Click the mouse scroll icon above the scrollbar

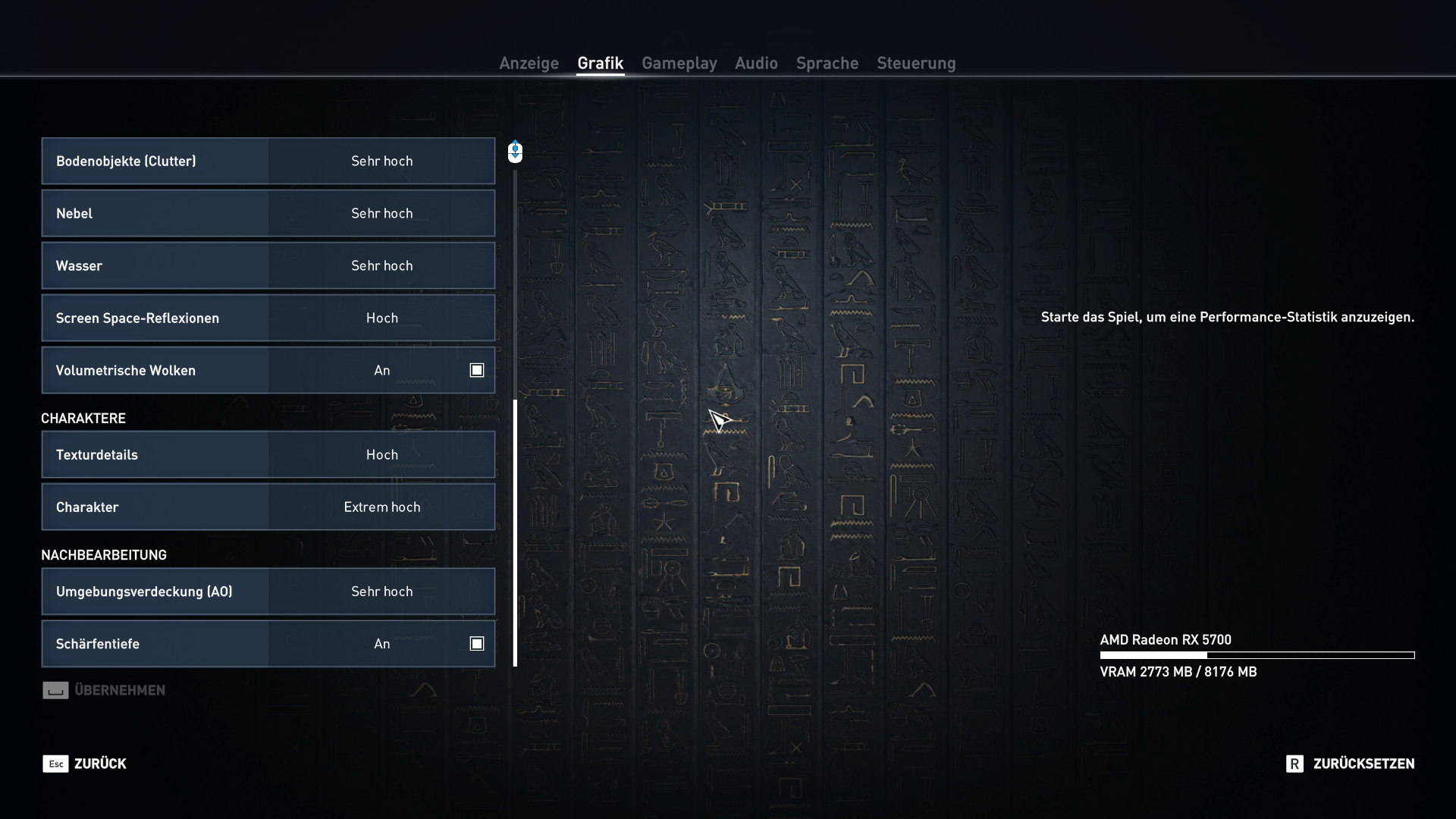pyautogui.click(x=515, y=152)
